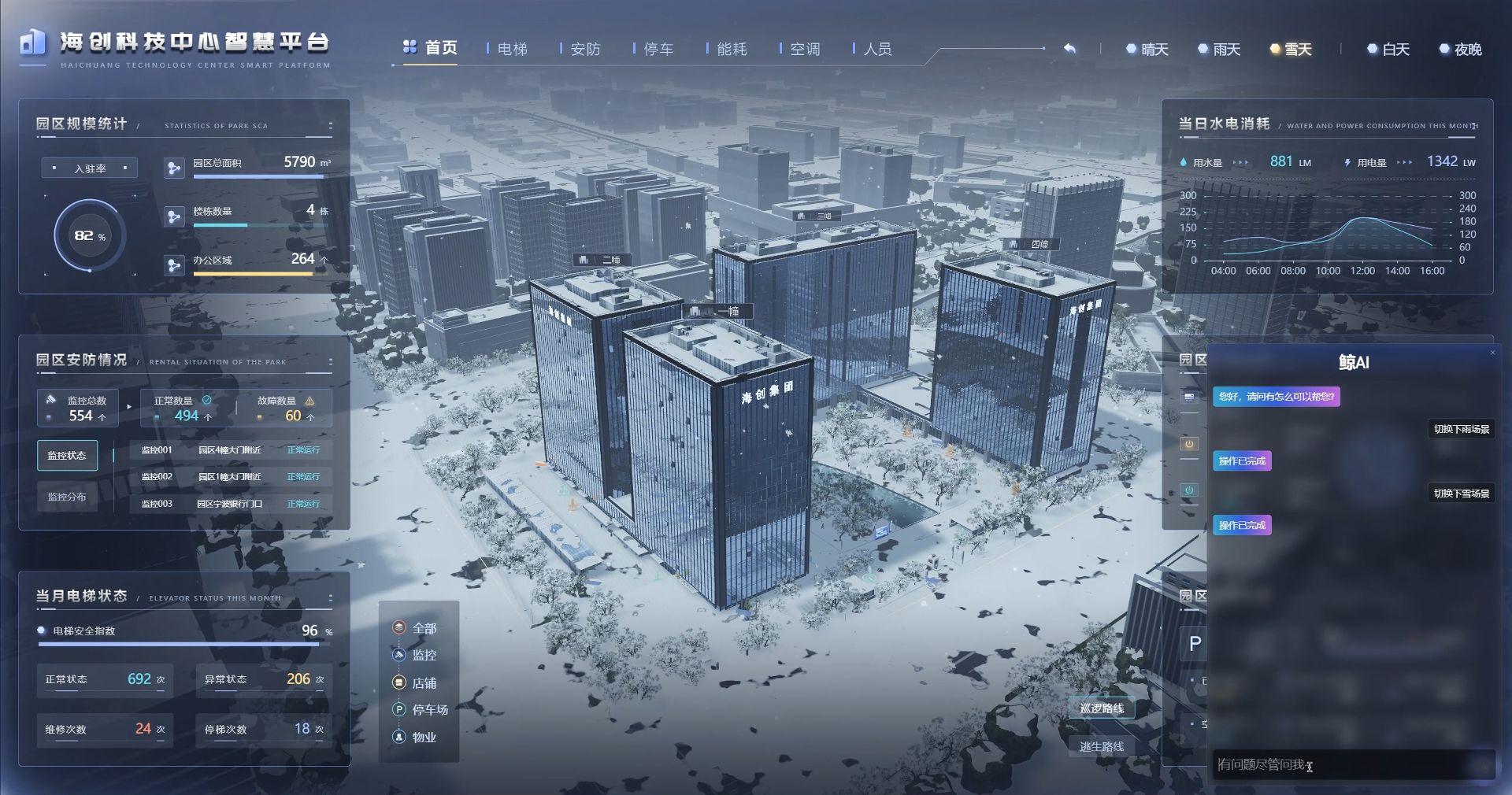Select the 停车 navigation tab
The height and width of the screenshot is (795, 1512).
click(x=658, y=49)
